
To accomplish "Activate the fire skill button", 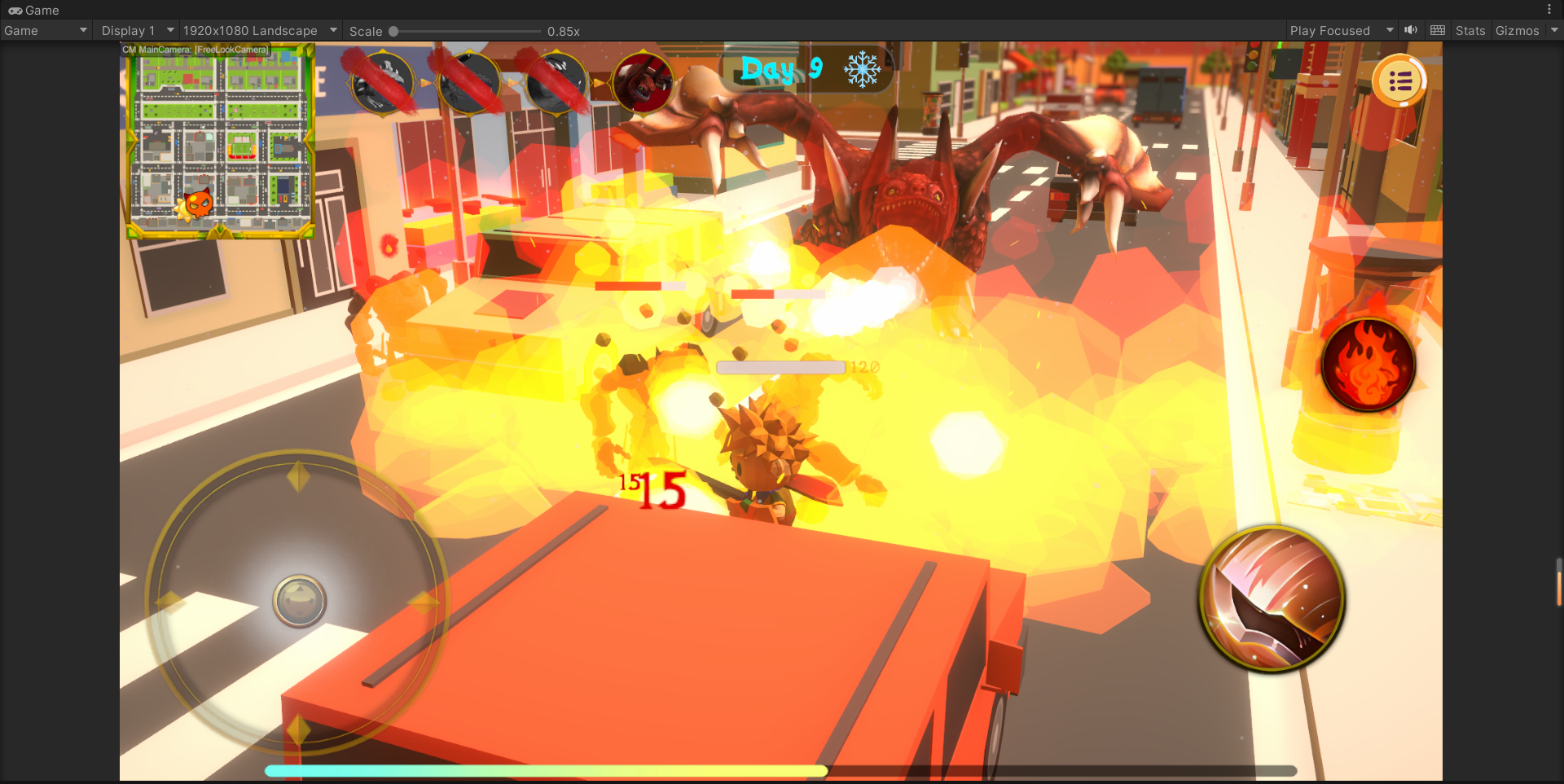I will [1368, 365].
